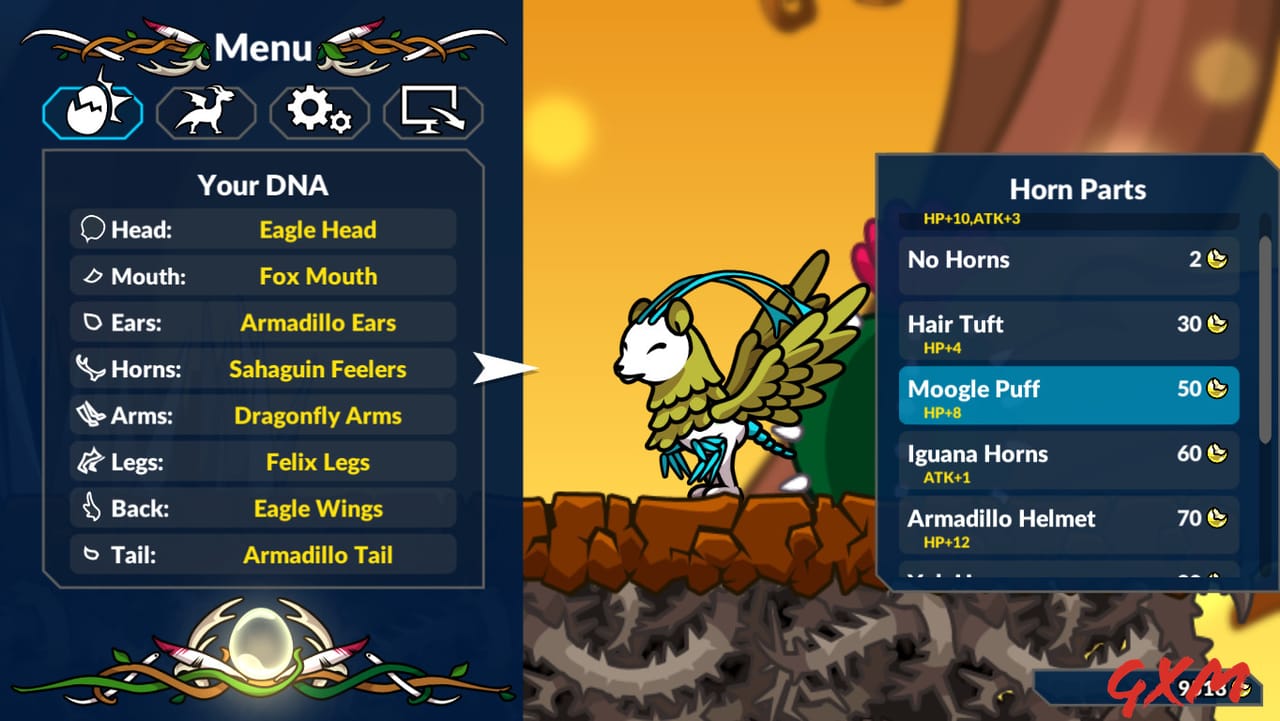Select the Moogle Puff horn part

(x=1068, y=395)
